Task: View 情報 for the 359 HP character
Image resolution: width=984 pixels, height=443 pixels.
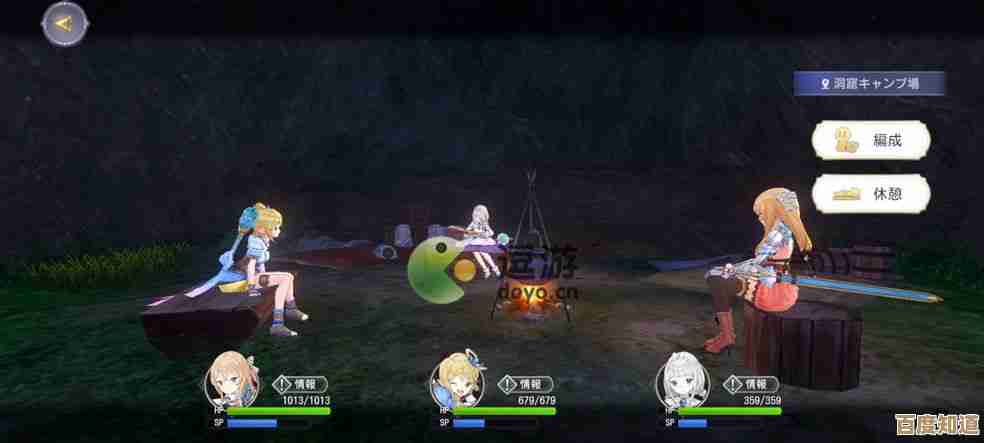Action: 748,382
